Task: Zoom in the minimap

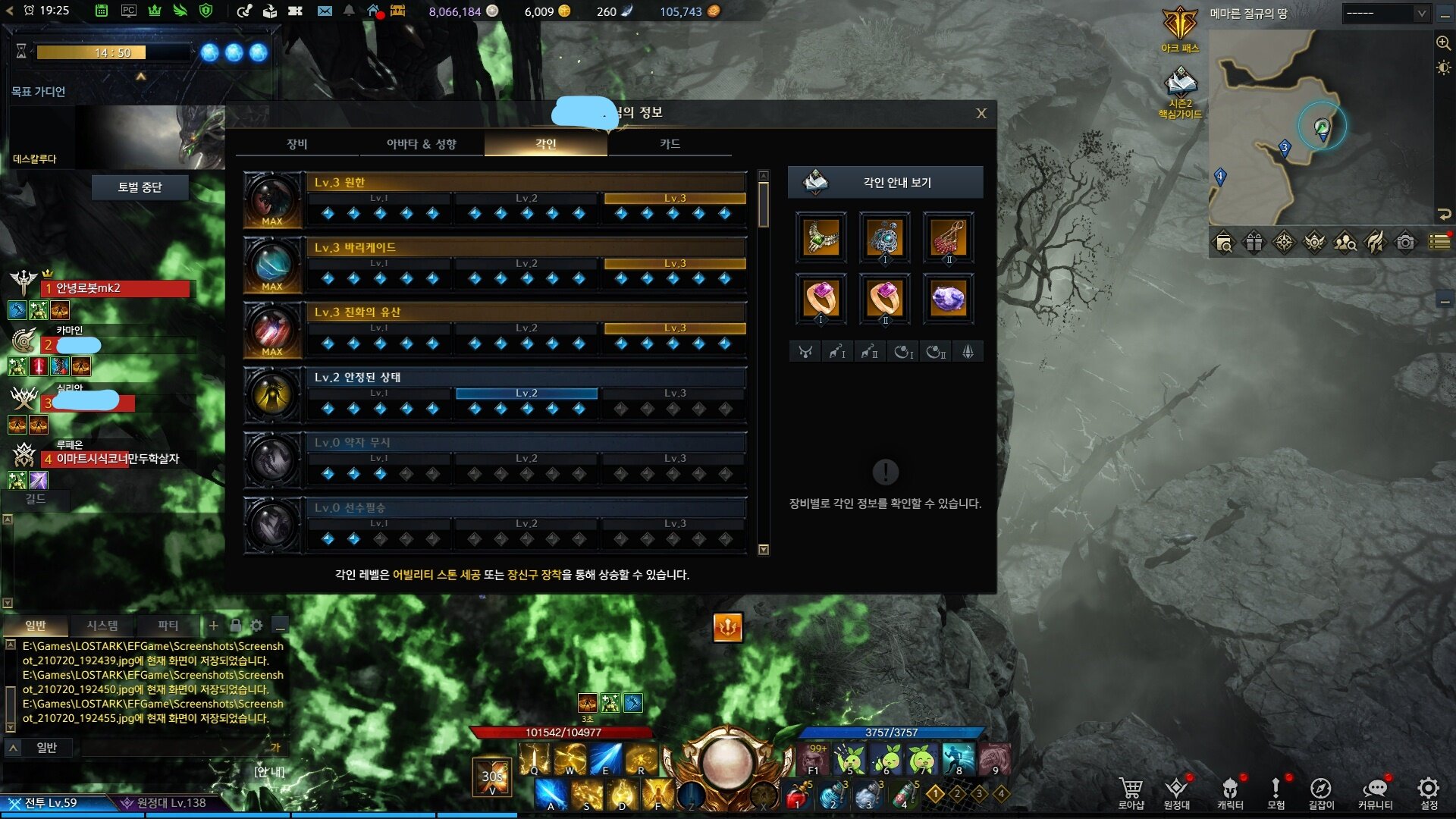Action: pyautogui.click(x=1443, y=43)
